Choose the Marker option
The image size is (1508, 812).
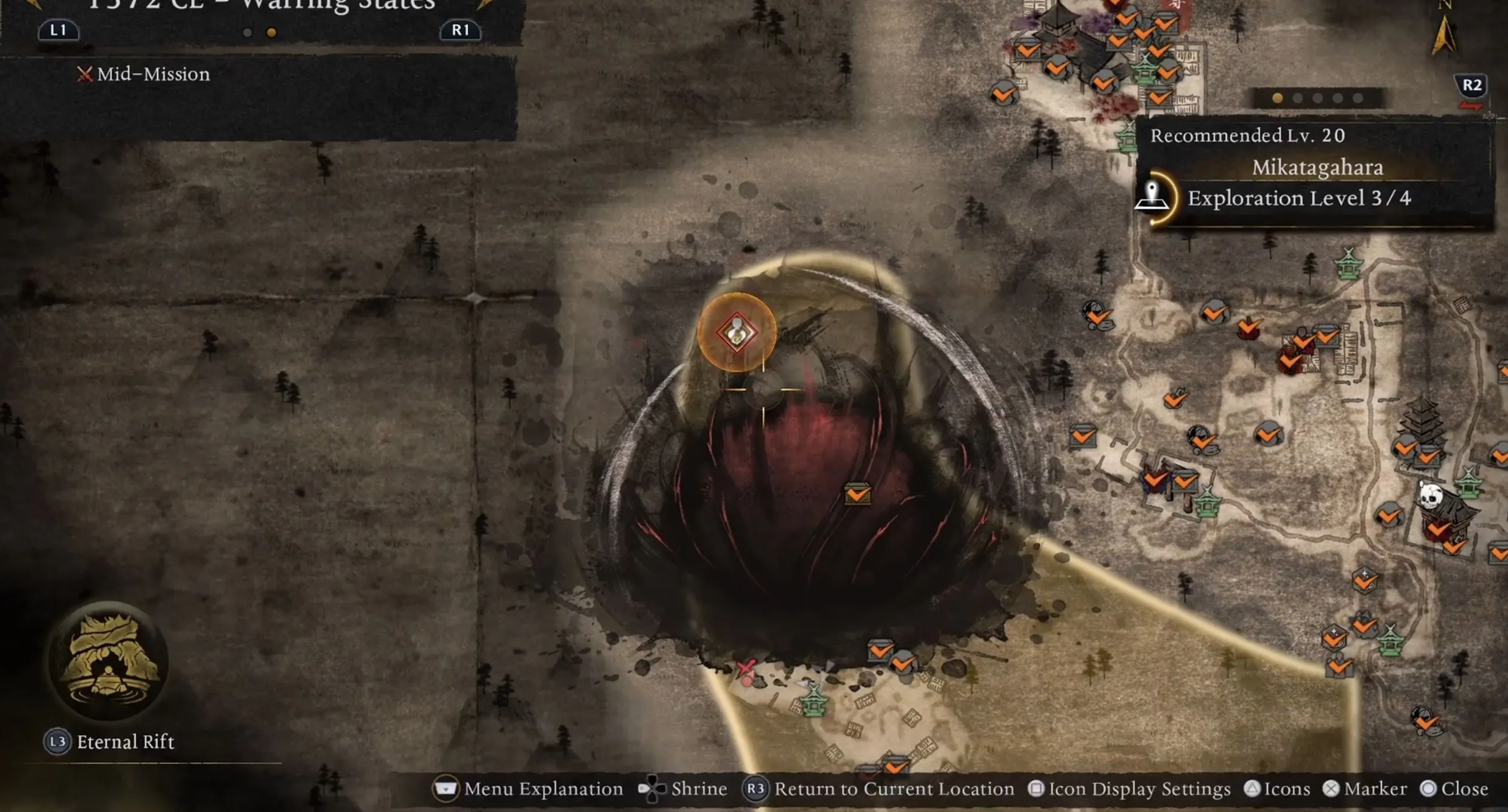1364,789
